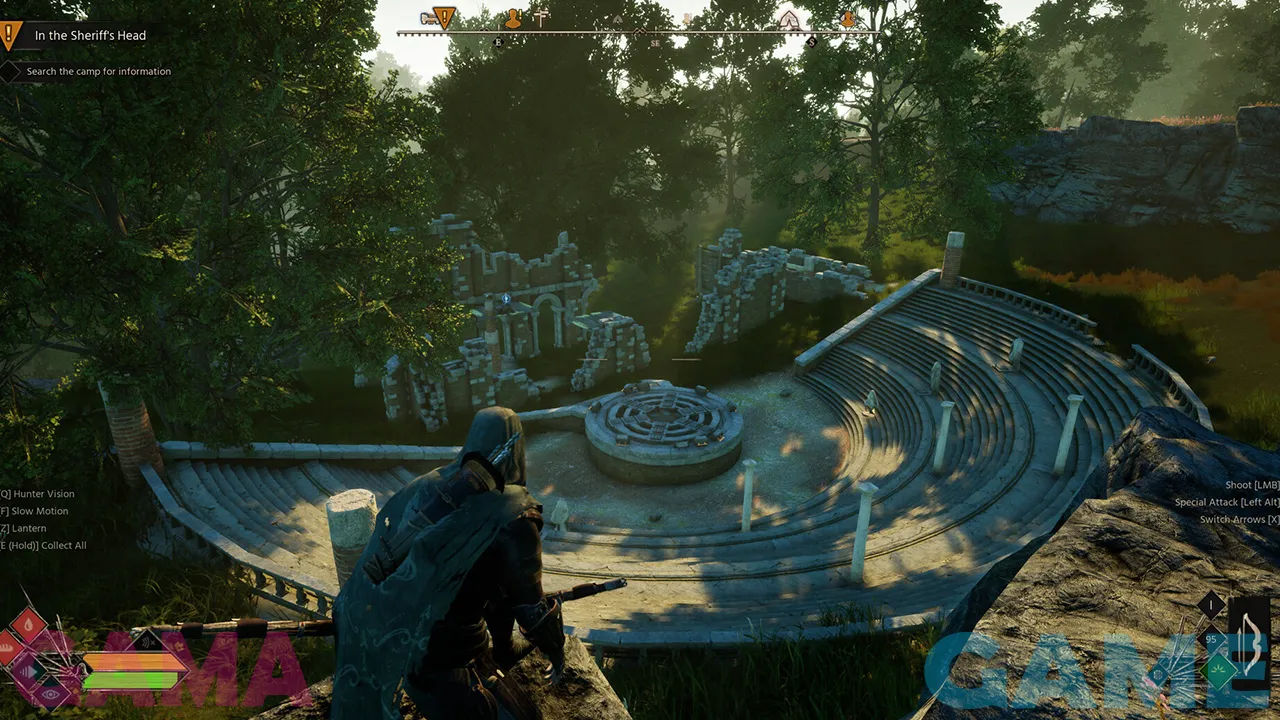
Task: Click the bread hunger status icon
Action: pos(8,647)
